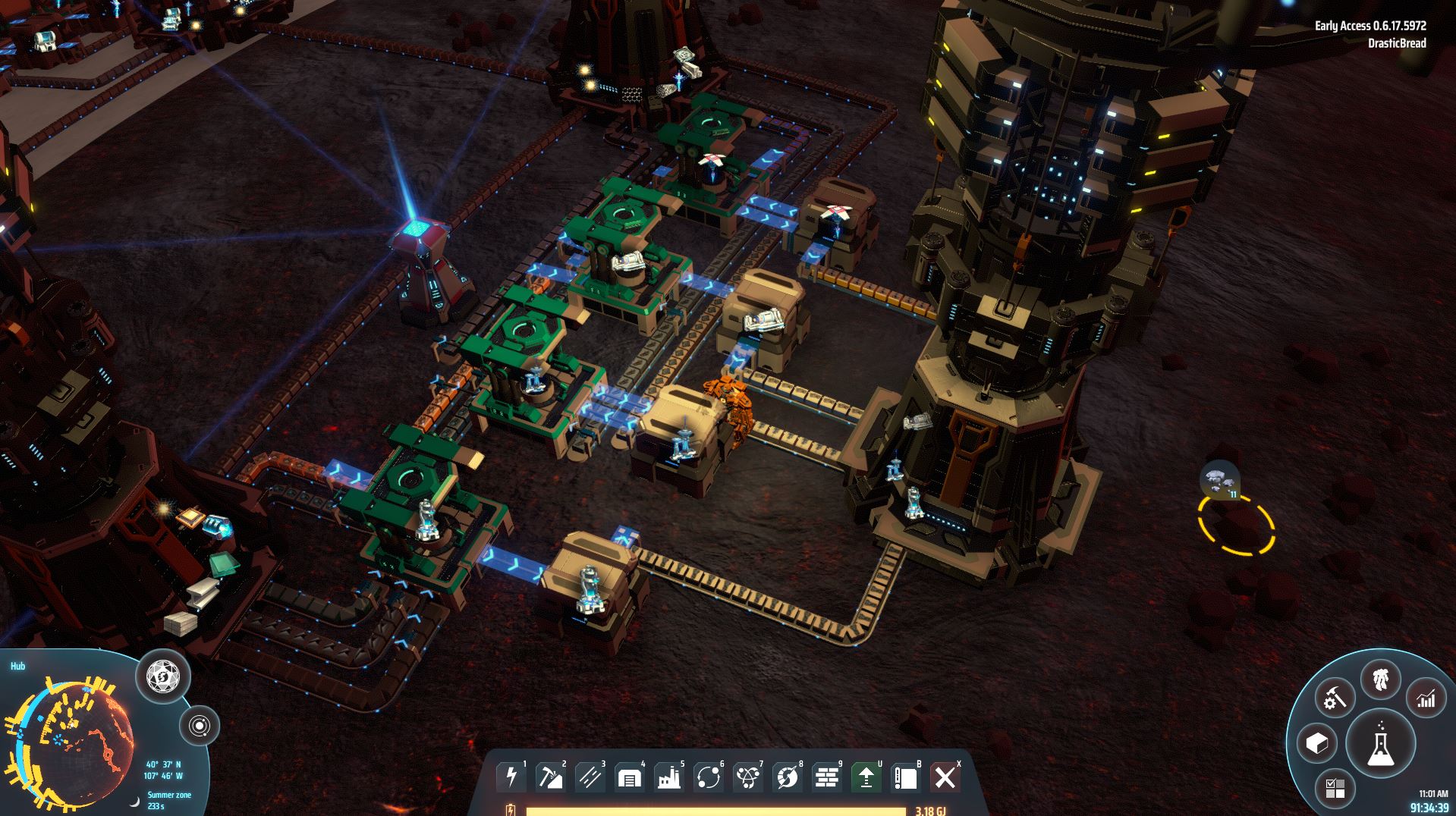This screenshot has width=1456, height=816.
Task: Open the checkbox grid panel
Action: (1335, 788)
